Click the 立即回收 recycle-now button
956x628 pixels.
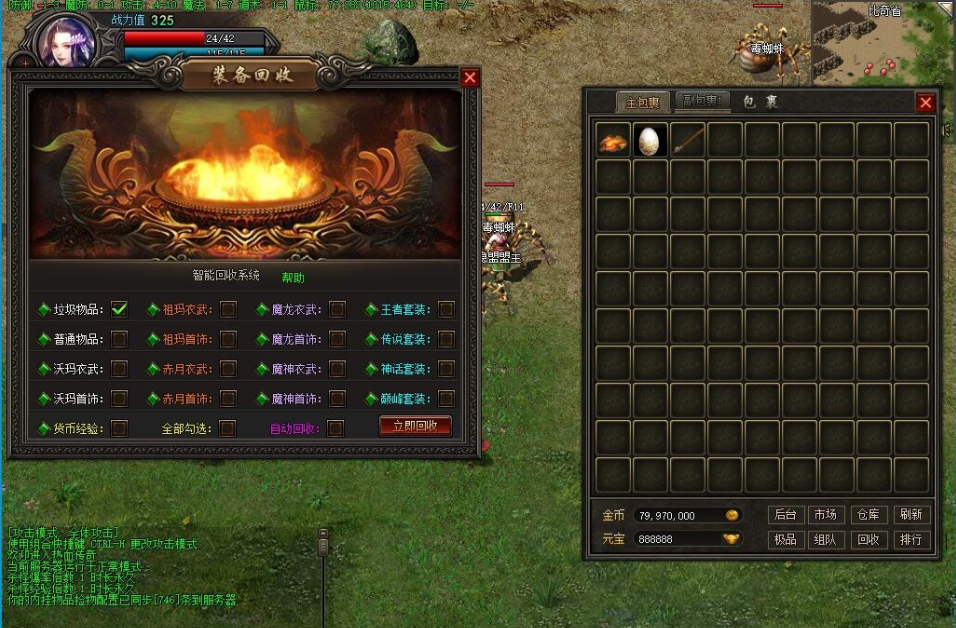415,426
